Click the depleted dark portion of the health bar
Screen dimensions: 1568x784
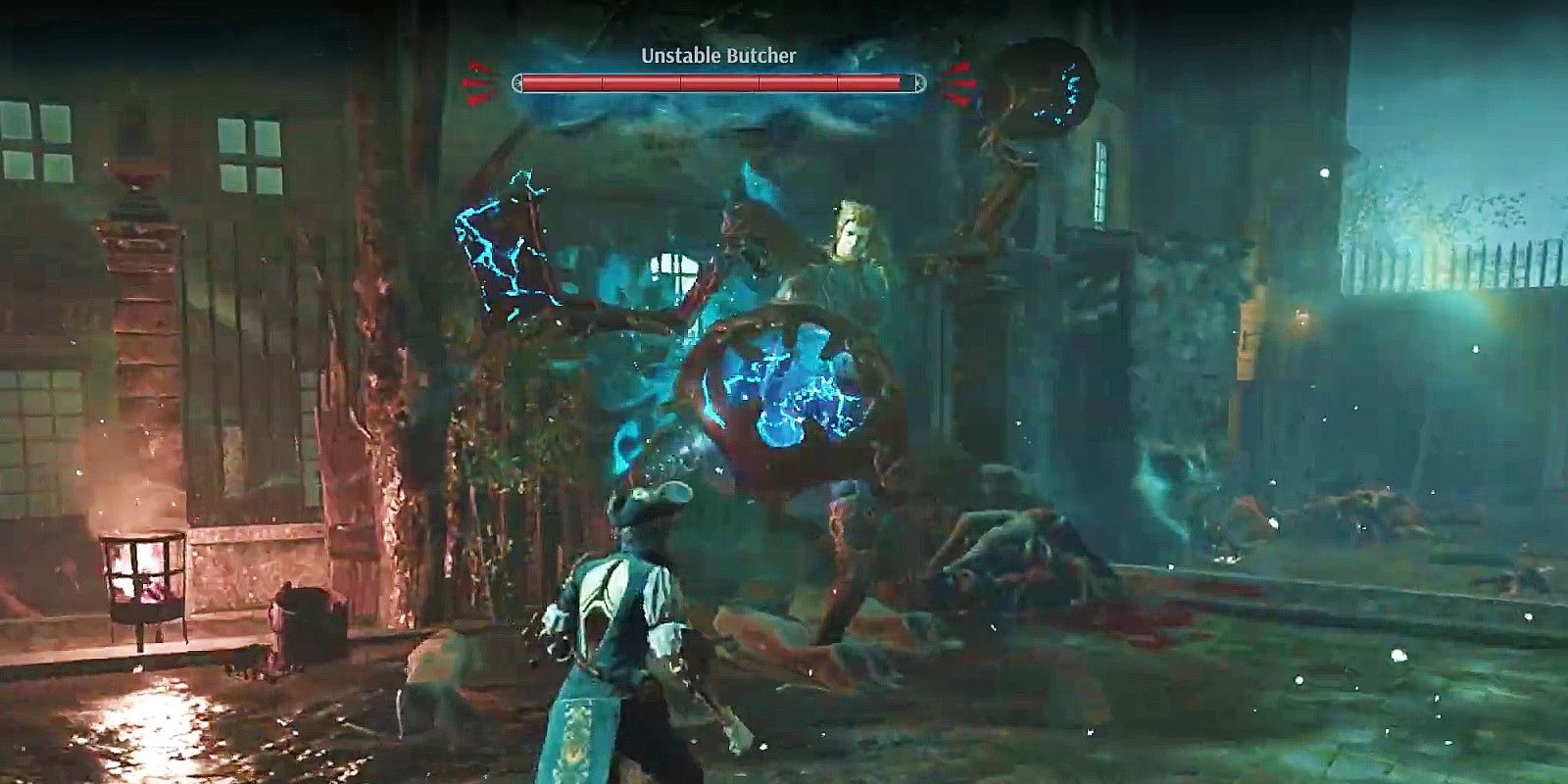[906, 83]
